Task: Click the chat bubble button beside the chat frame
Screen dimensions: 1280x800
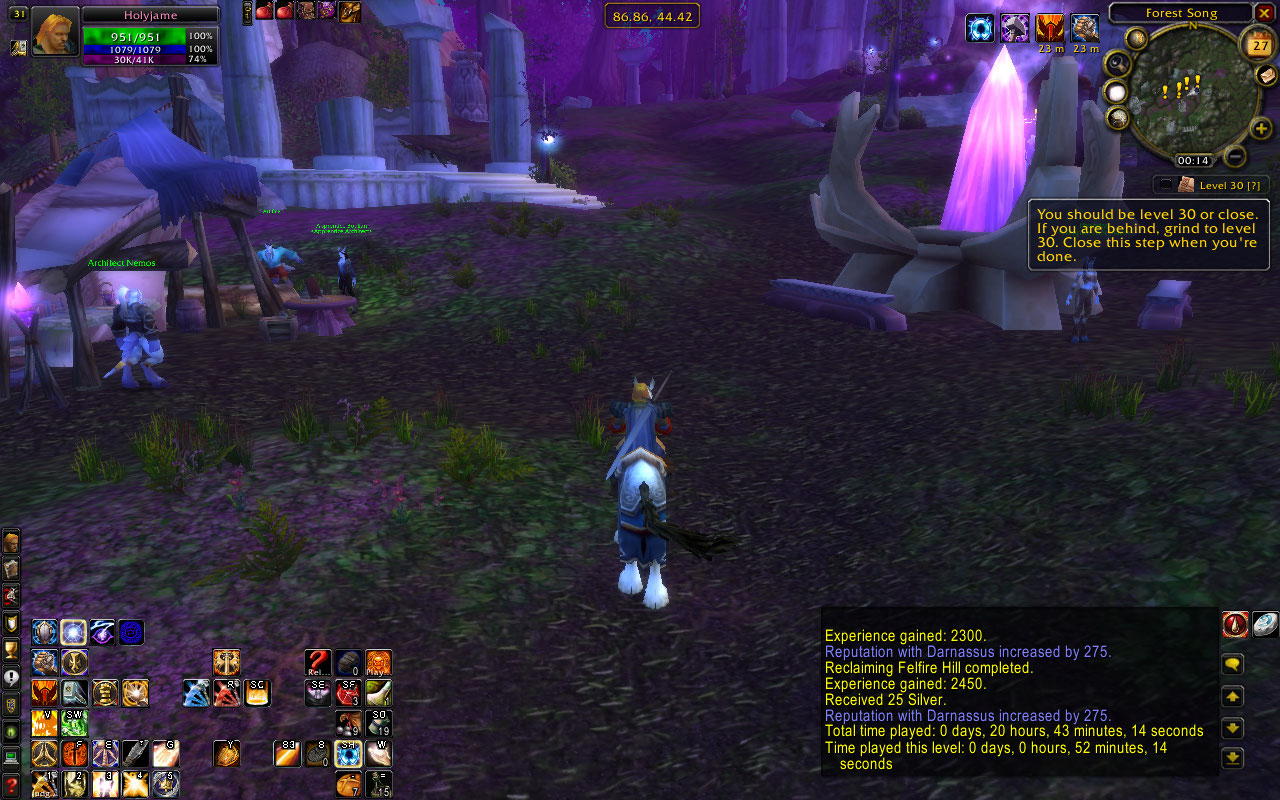Action: (1232, 662)
